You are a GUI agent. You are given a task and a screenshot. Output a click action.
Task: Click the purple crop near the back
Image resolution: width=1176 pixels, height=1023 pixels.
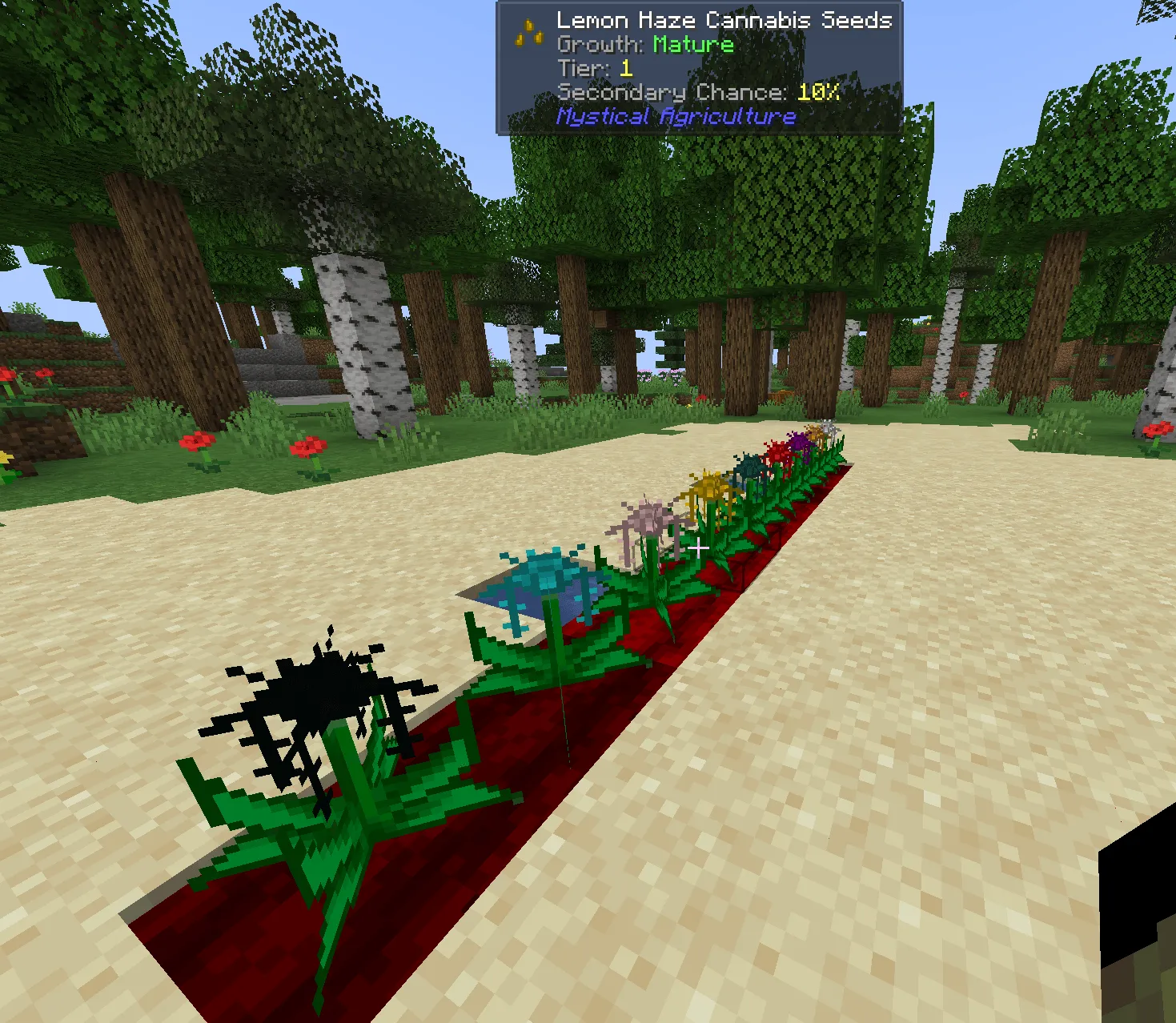point(797,439)
